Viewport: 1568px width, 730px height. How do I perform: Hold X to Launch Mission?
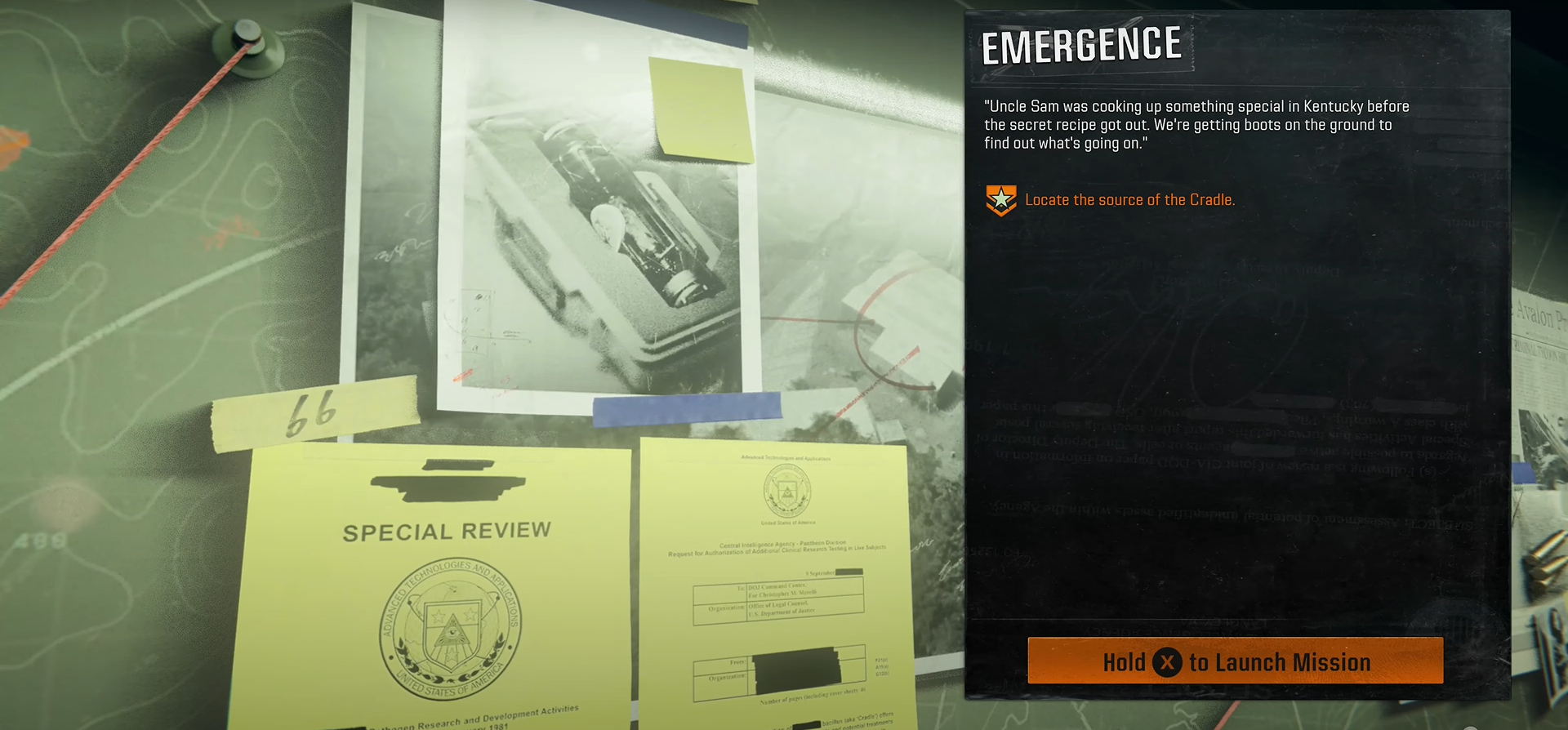point(1237,662)
